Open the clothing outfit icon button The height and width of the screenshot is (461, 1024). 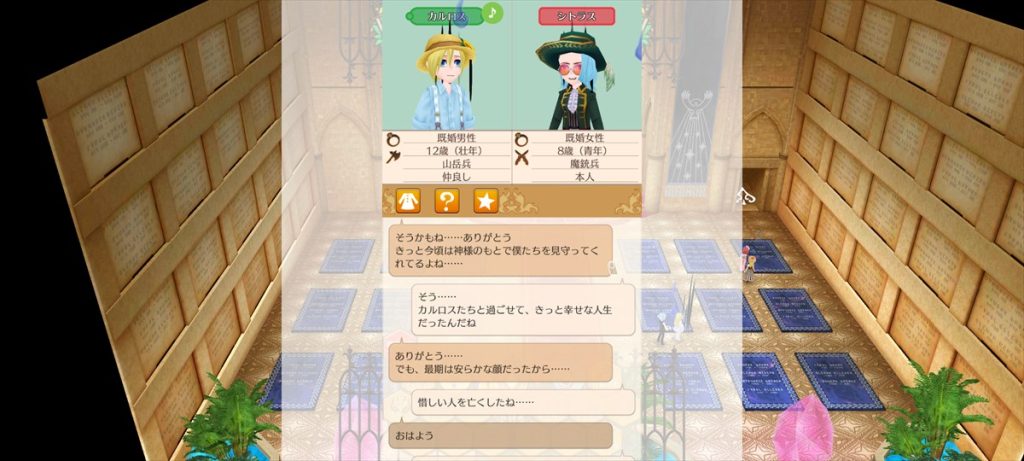[x=407, y=201]
